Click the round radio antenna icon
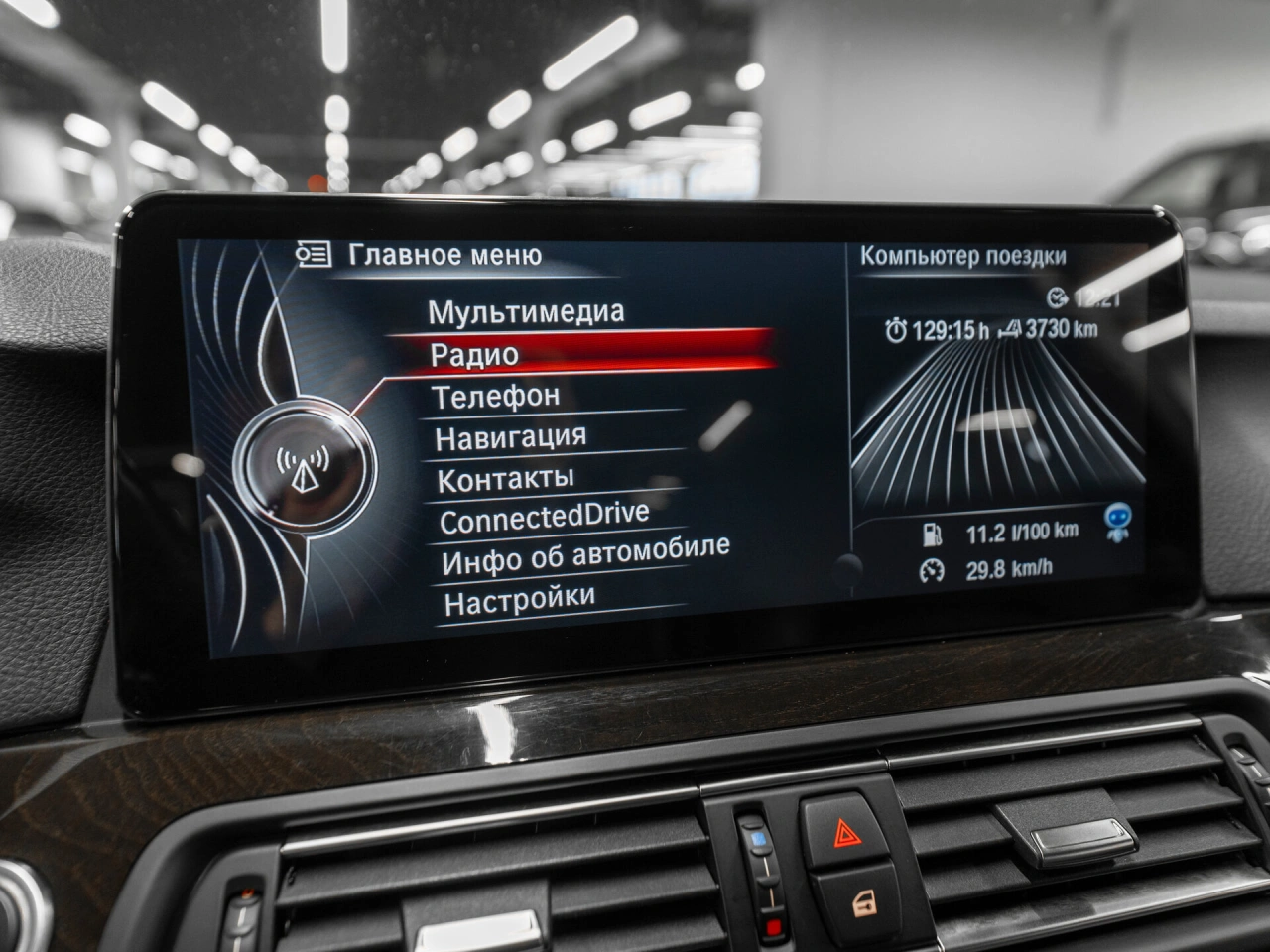Viewport: 1270px width, 952px height. [x=302, y=463]
